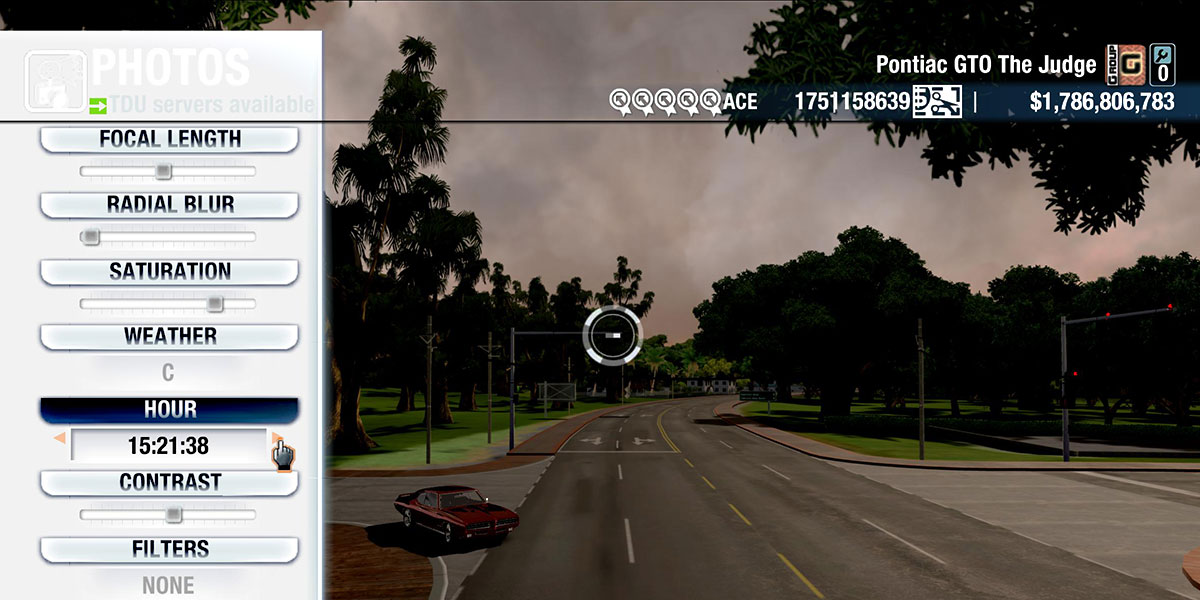Click the Contrast slider handle
The image size is (1200, 600).
[x=173, y=515]
